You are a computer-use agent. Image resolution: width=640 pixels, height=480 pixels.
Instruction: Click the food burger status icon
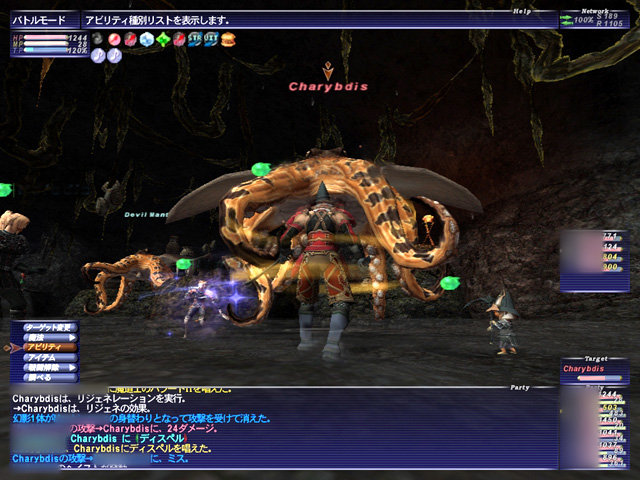227,39
